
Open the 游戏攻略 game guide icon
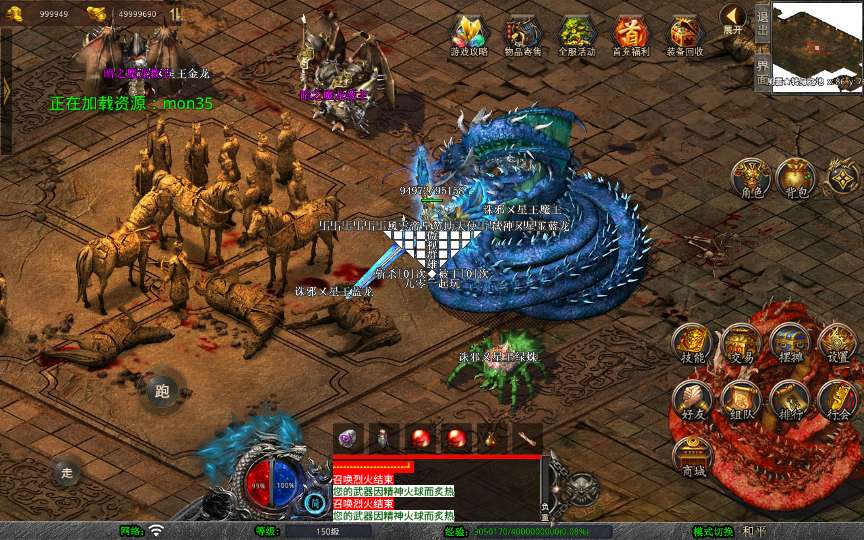[469, 36]
